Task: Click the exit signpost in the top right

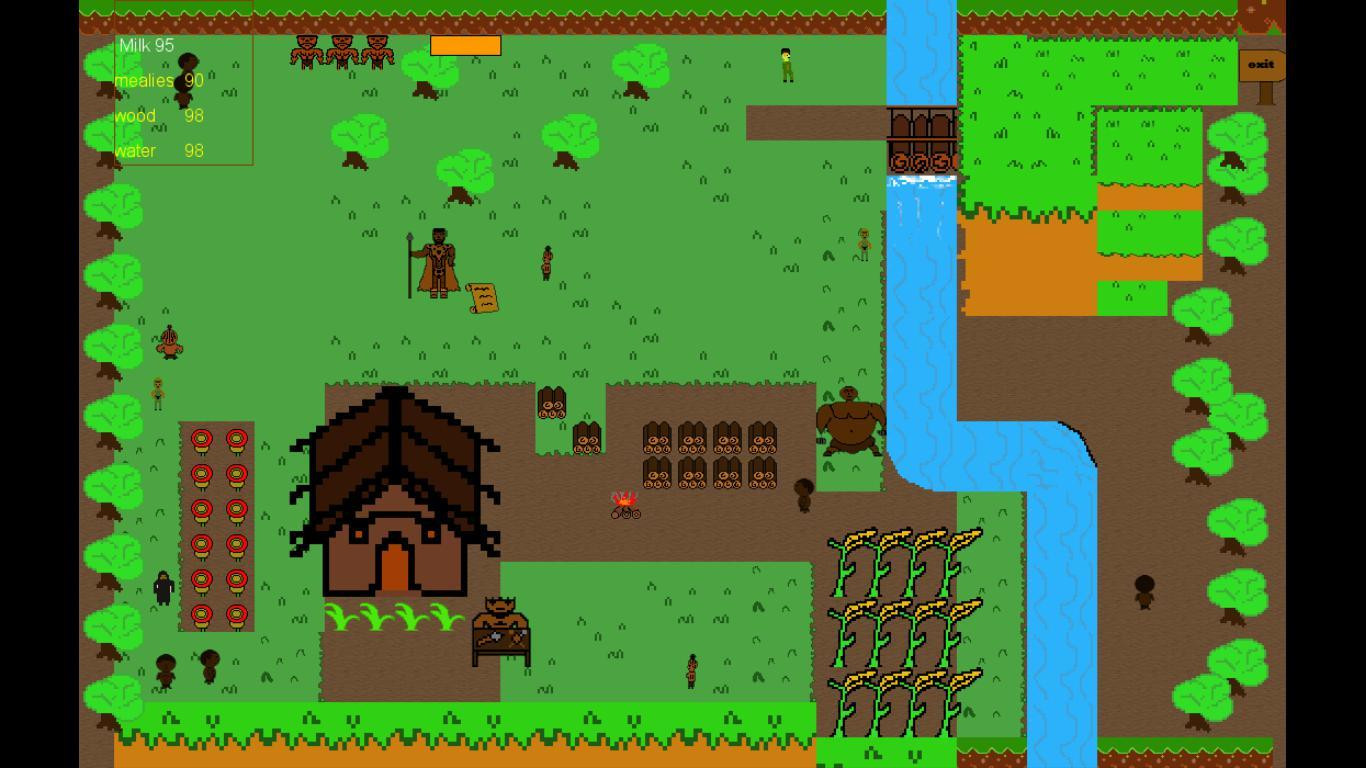Action: pos(1260,64)
